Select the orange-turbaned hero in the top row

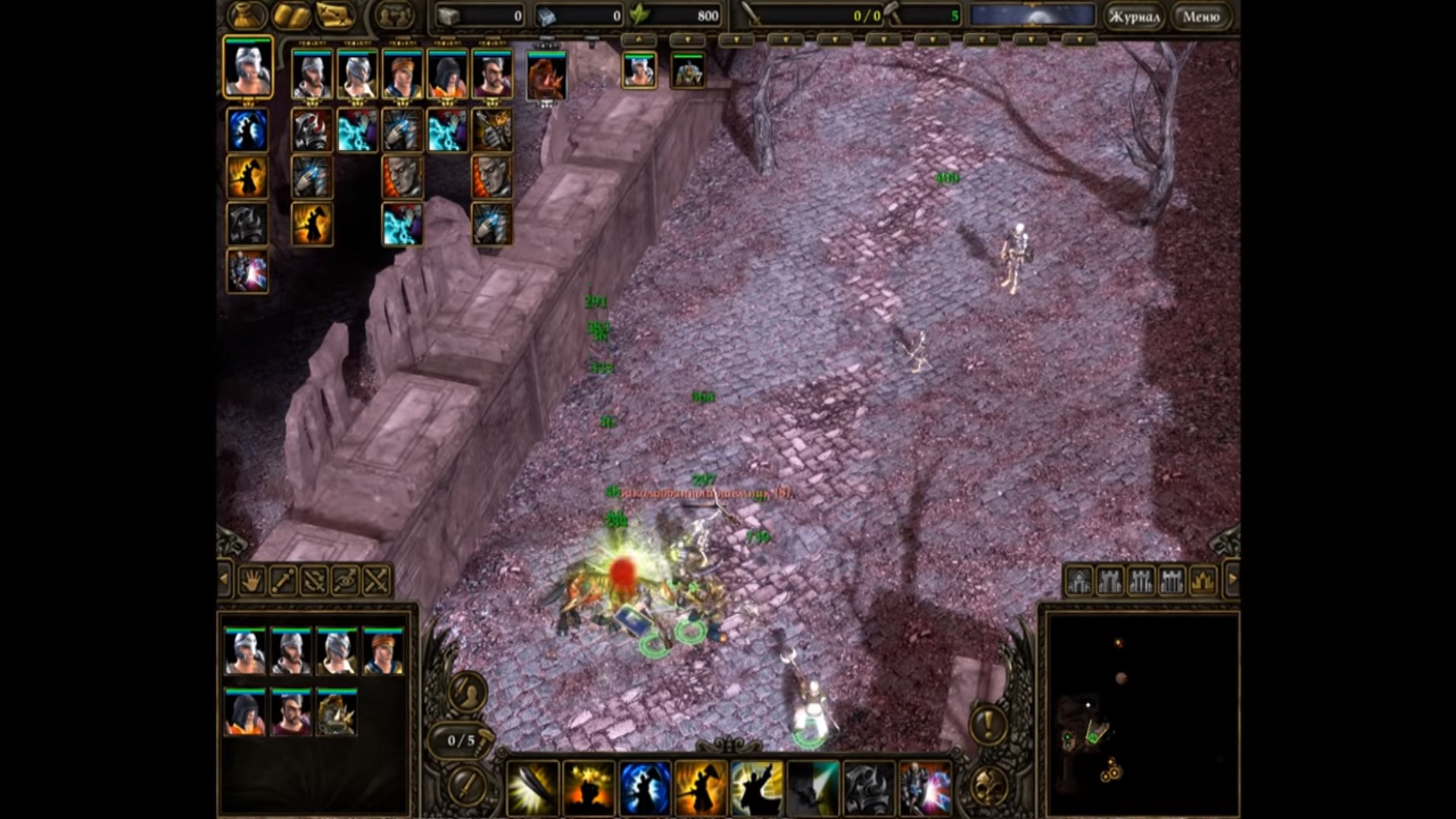pos(402,74)
